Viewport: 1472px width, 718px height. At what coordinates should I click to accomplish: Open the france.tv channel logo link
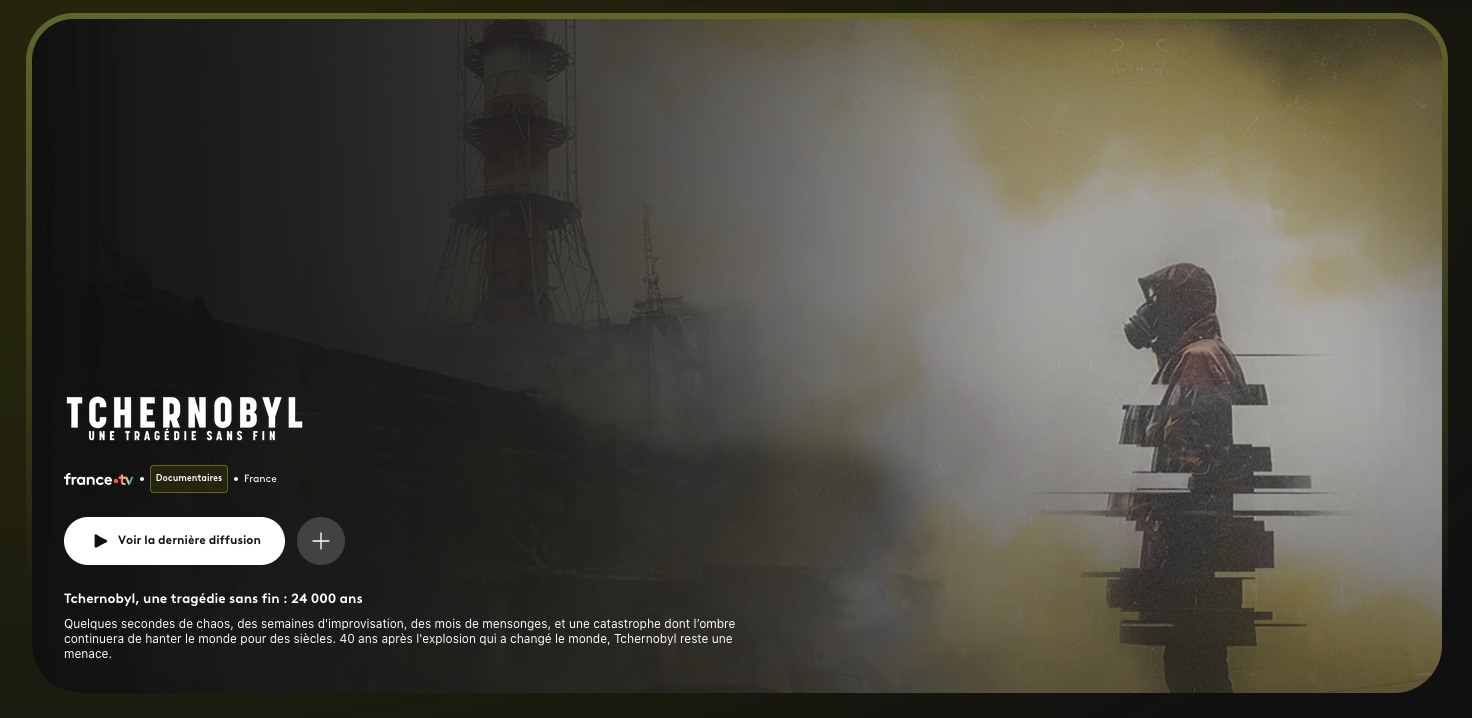point(98,479)
